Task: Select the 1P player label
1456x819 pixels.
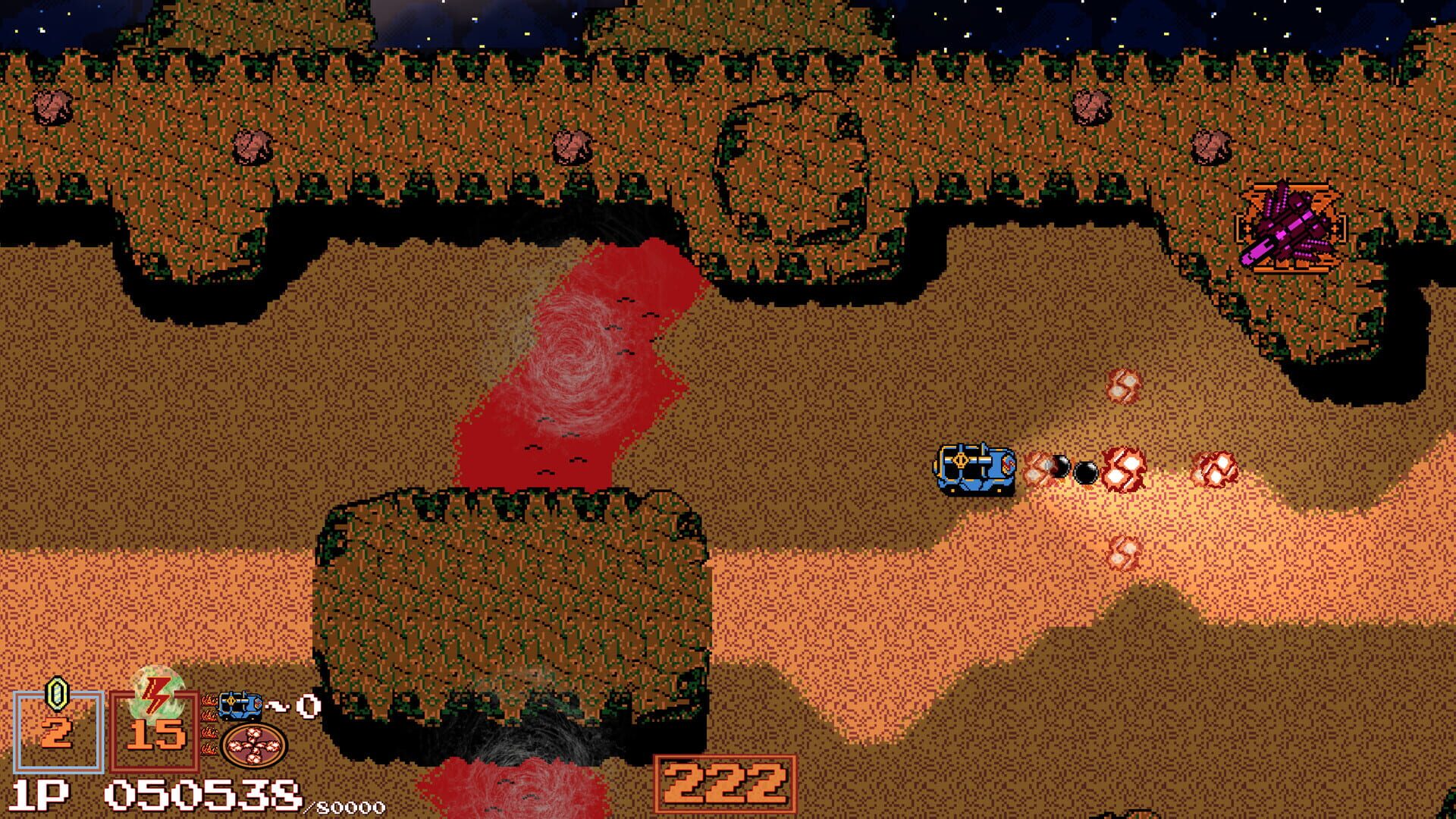Action: tap(38, 794)
